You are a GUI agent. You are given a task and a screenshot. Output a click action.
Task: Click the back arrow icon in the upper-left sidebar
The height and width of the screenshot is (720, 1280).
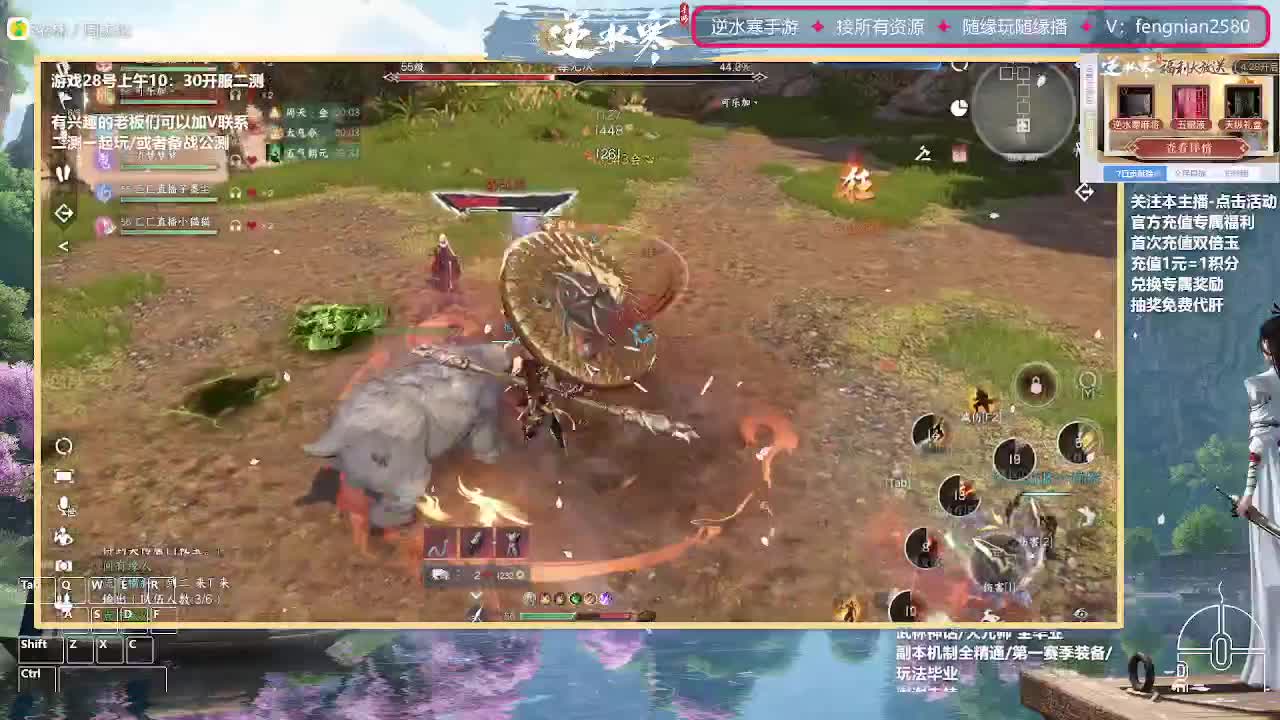tap(64, 211)
